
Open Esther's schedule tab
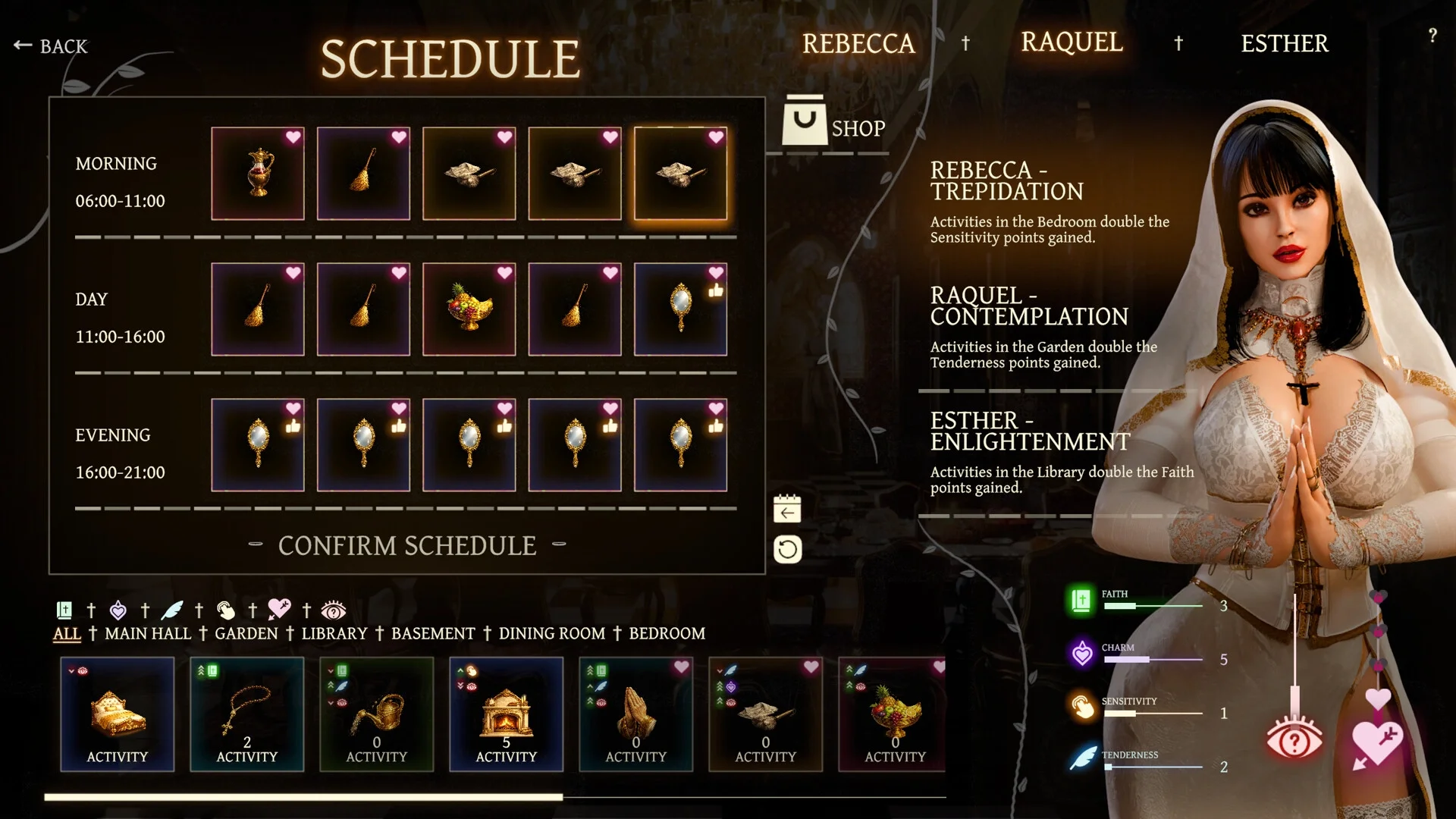(1285, 44)
